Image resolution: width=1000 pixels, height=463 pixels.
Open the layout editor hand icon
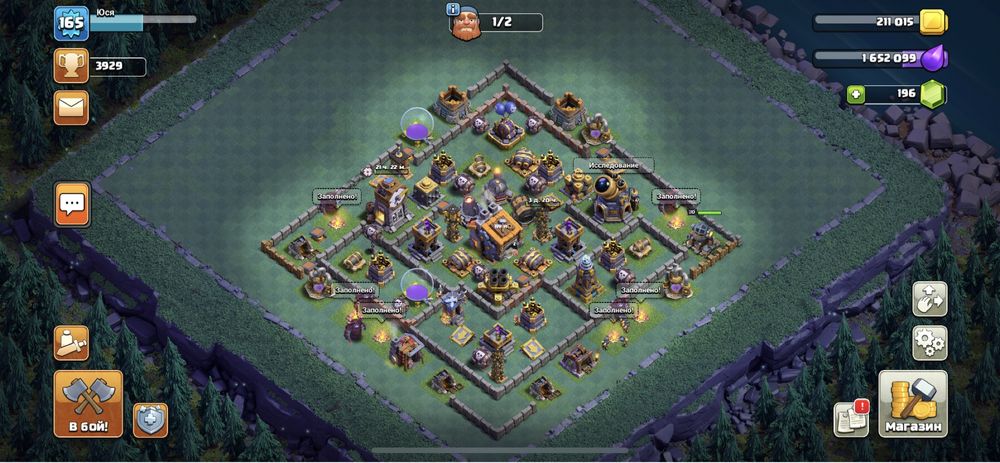[x=929, y=298]
